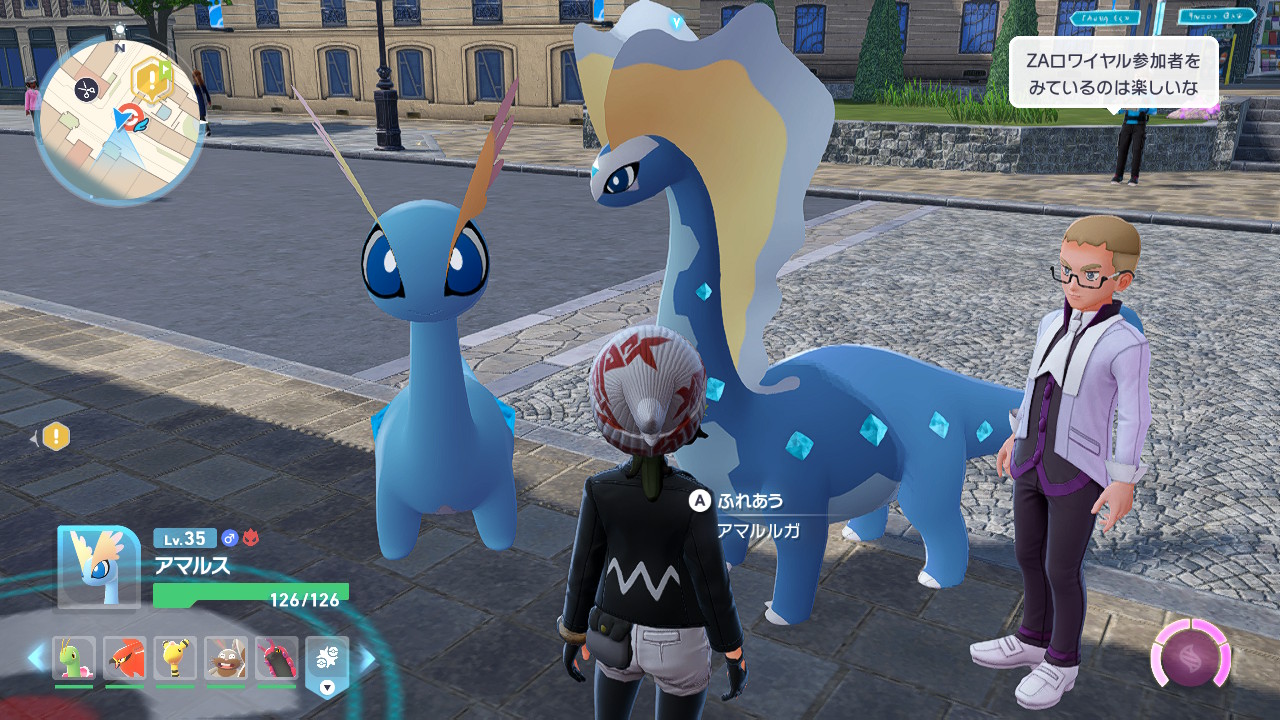The image size is (1280, 720).
Task: Switch to the yellow Ampharos party slot
Action: click(x=175, y=658)
